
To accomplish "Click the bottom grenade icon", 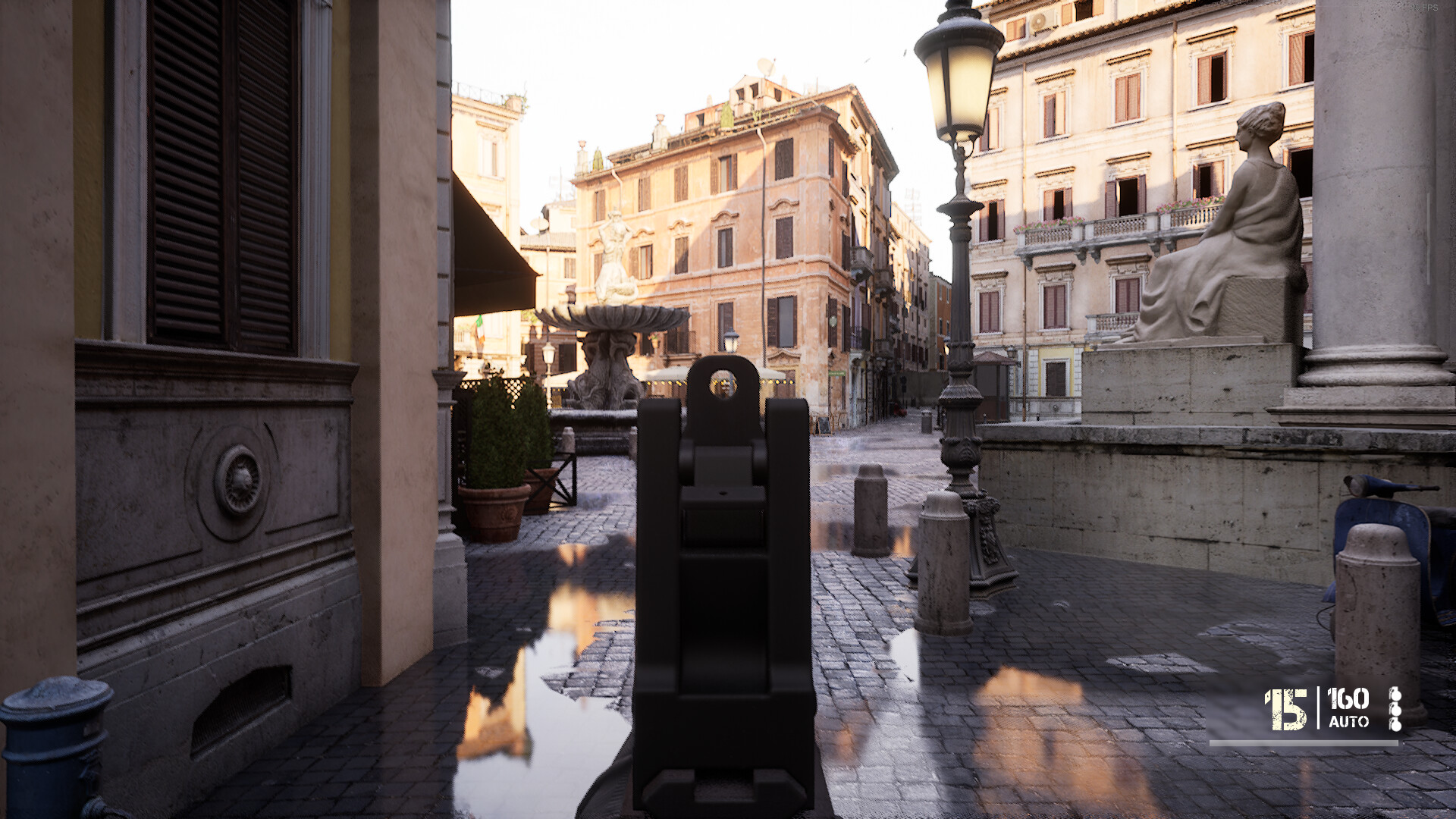I will tap(1396, 726).
